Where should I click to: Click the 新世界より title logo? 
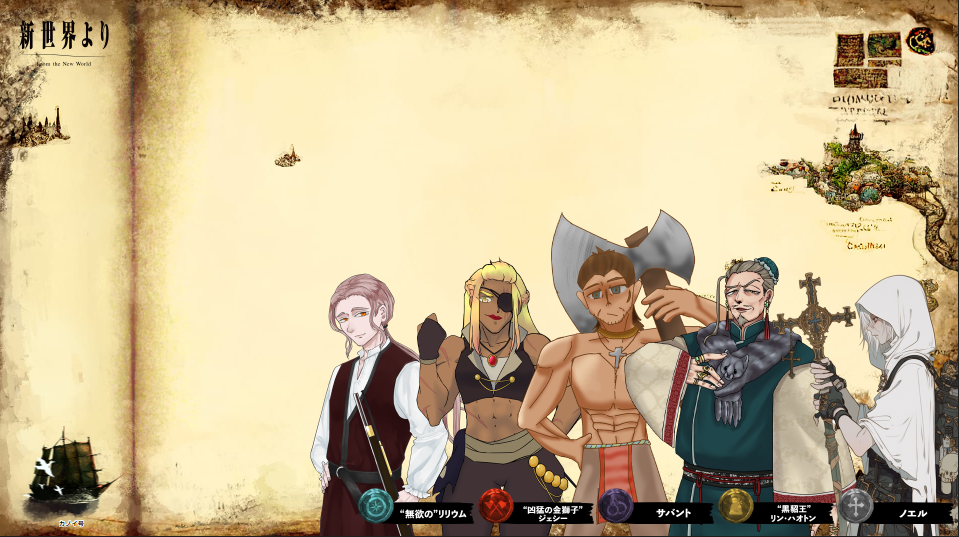[65, 40]
